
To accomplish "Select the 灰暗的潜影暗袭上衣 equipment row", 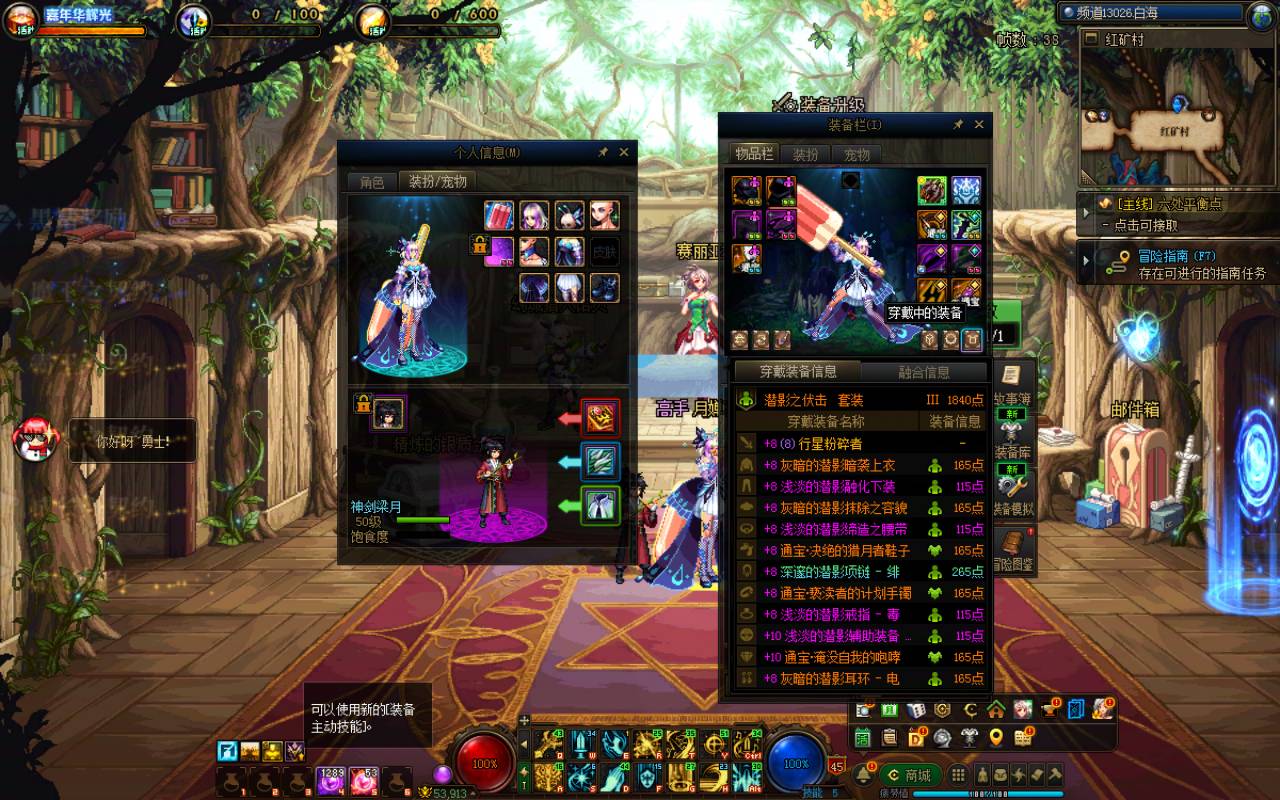I will [x=830, y=465].
